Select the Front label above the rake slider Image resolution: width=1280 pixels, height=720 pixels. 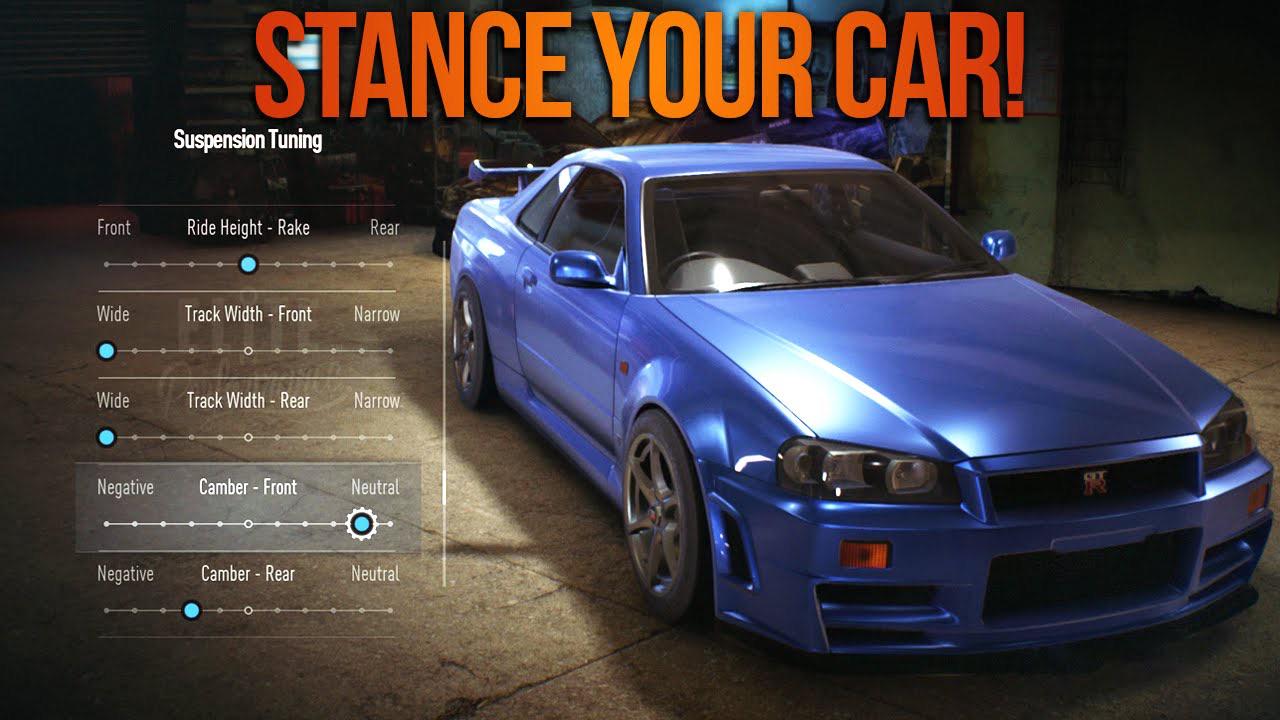coord(113,228)
